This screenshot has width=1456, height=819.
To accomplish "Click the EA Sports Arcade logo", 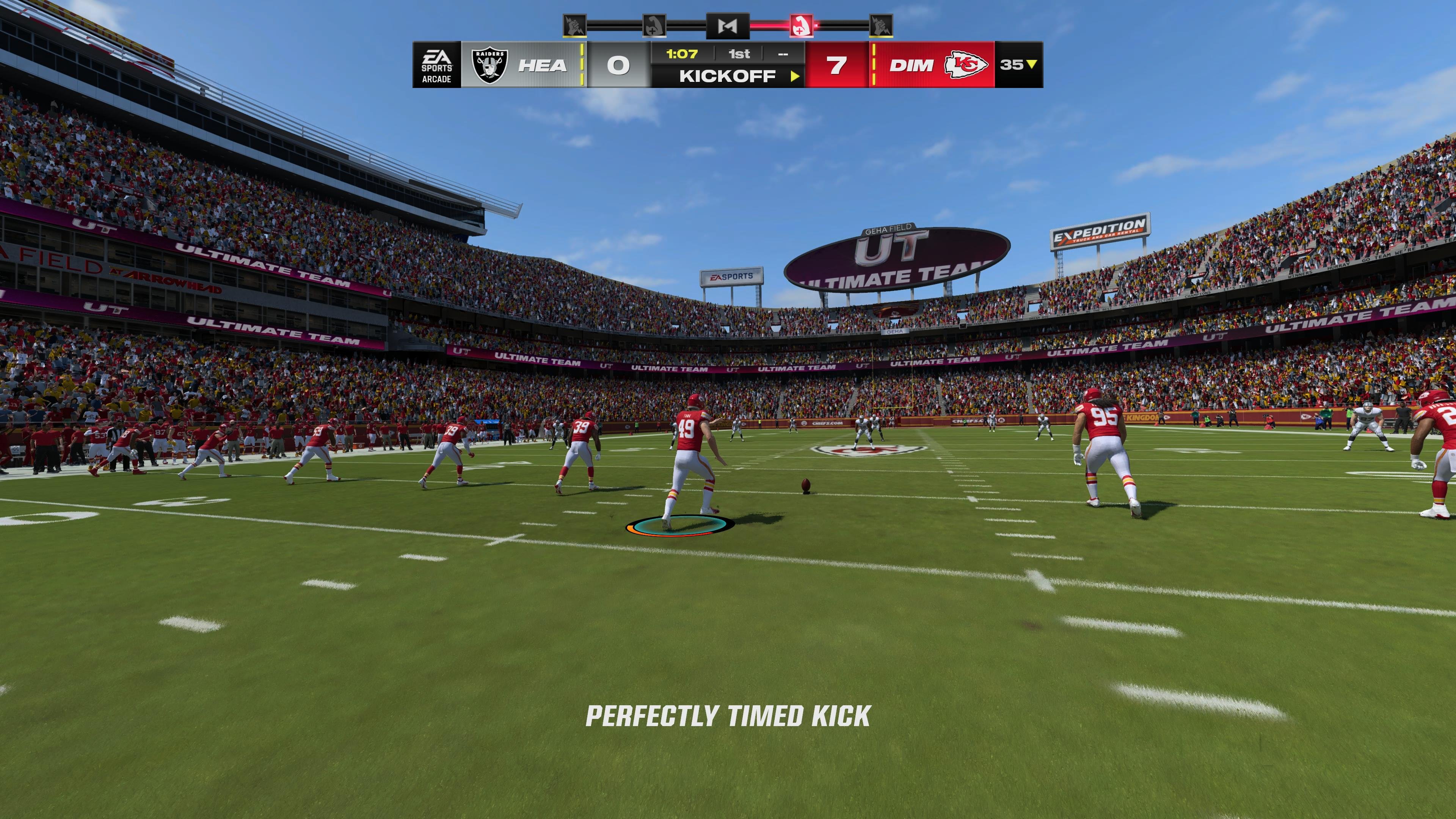I will 438,65.
